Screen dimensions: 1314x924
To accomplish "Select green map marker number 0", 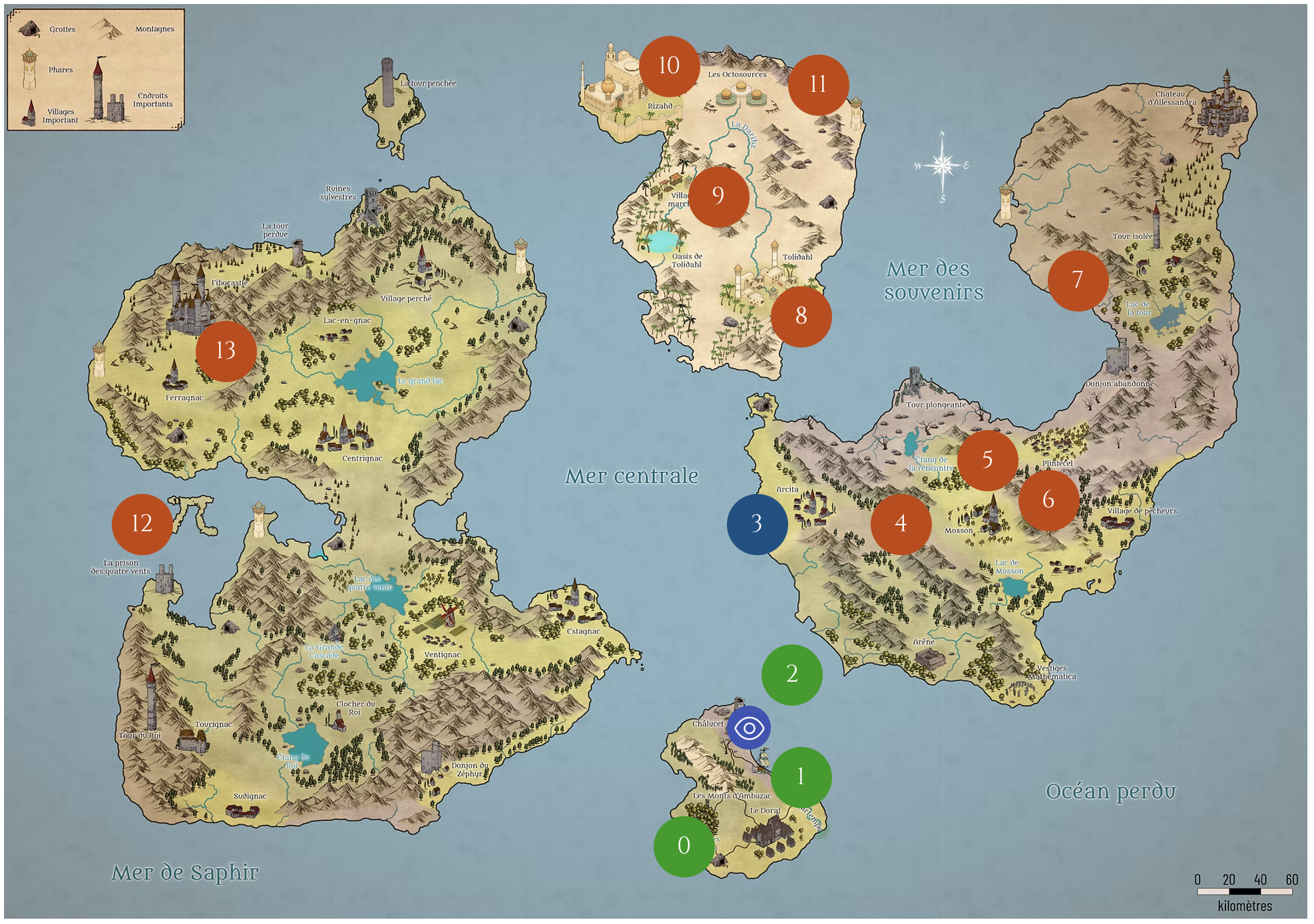I will click(x=684, y=846).
